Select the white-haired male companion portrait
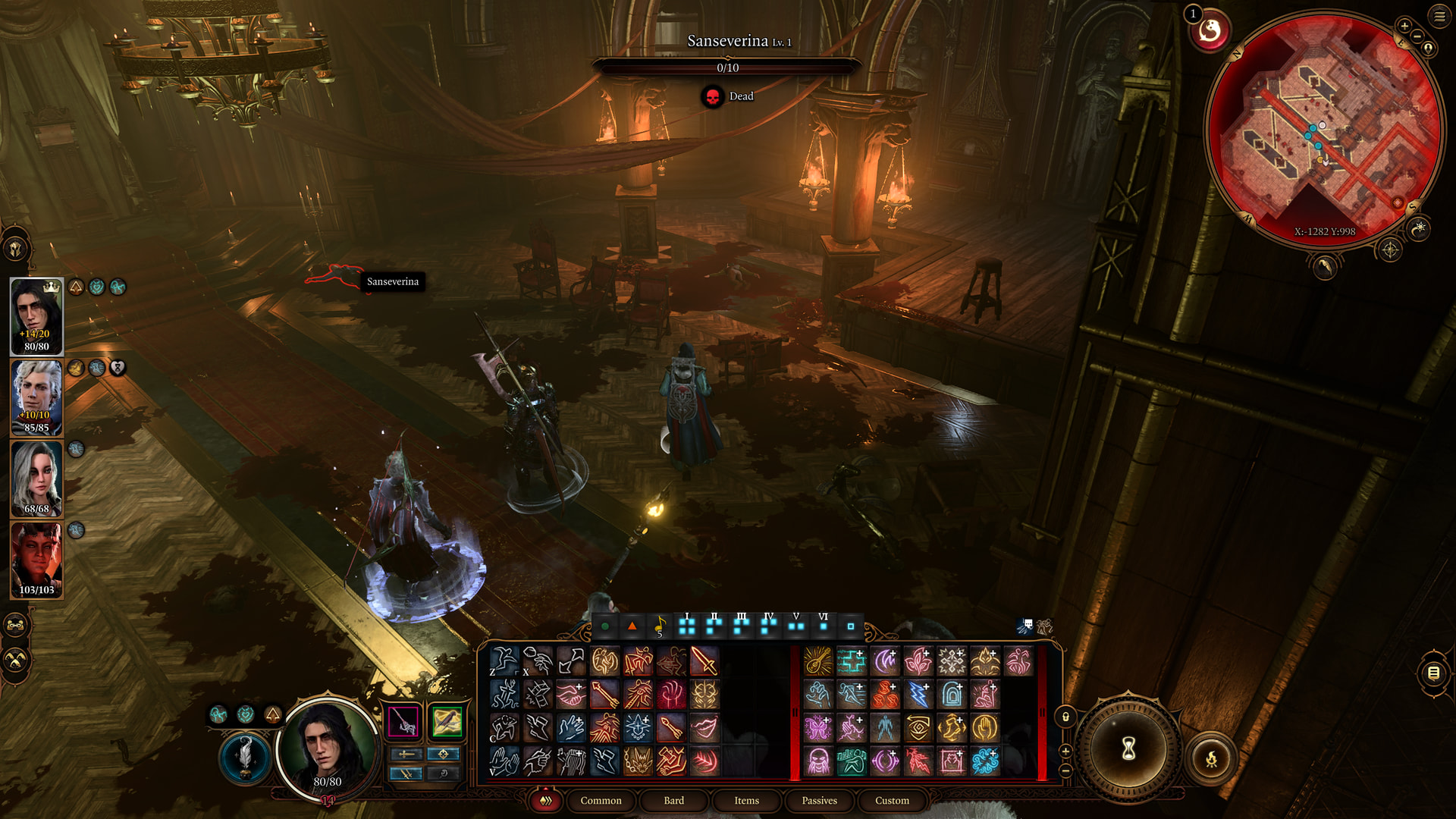1456x819 pixels. [36, 397]
